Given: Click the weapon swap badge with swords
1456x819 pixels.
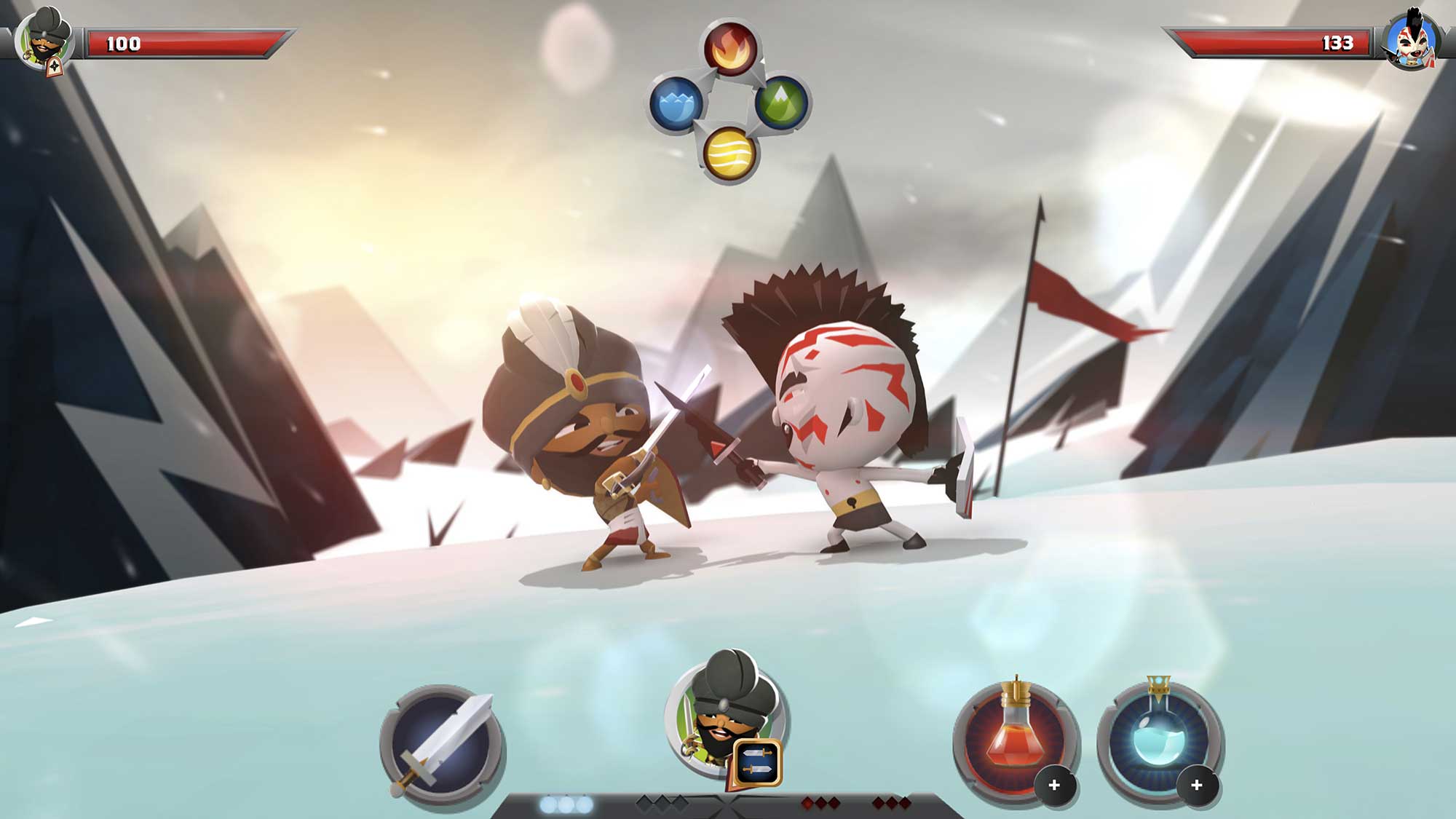Looking at the screenshot, I should coord(757,764).
